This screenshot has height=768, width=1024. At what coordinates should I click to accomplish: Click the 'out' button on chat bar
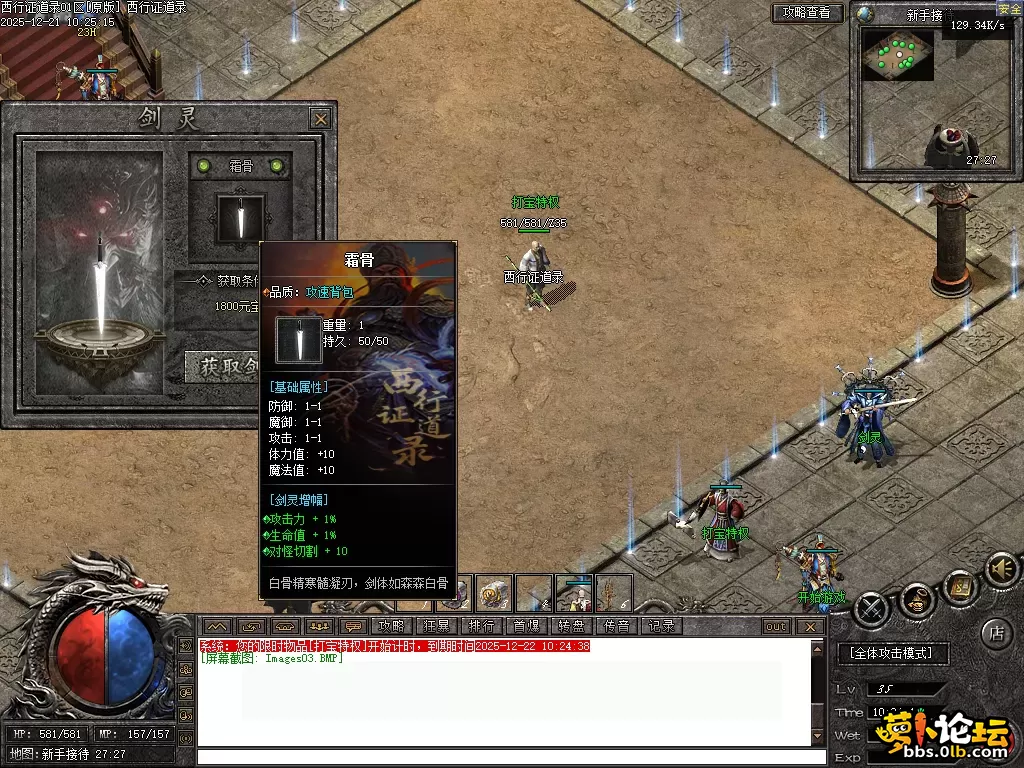tap(776, 626)
